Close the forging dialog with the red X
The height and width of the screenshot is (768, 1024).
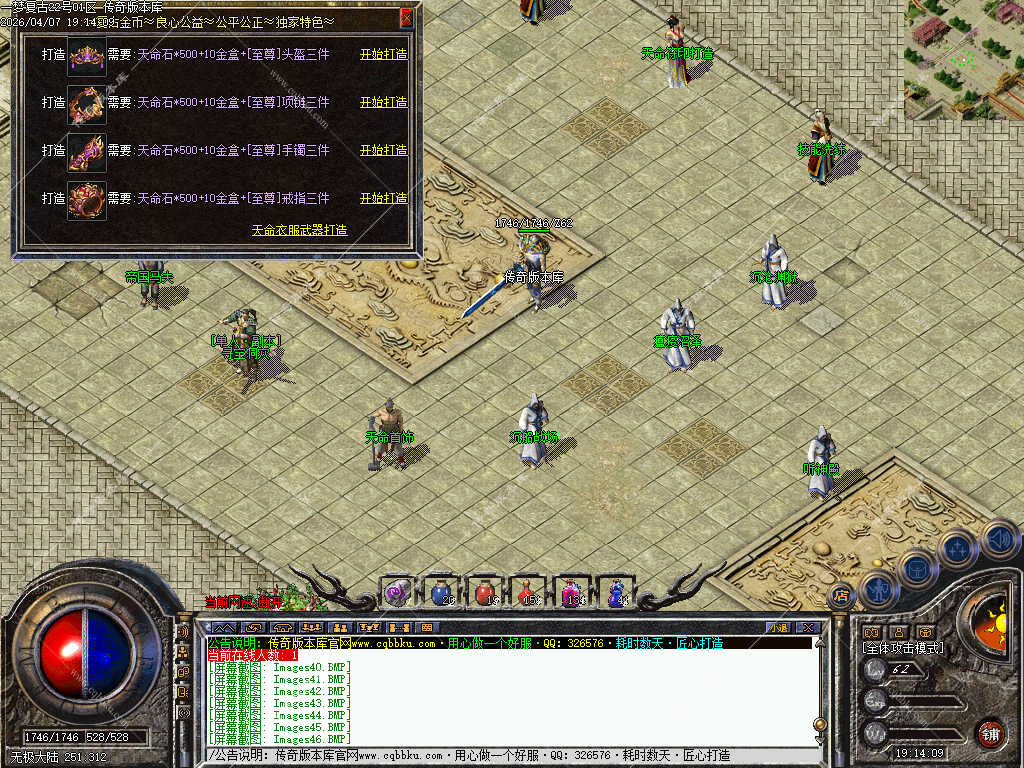pos(406,17)
